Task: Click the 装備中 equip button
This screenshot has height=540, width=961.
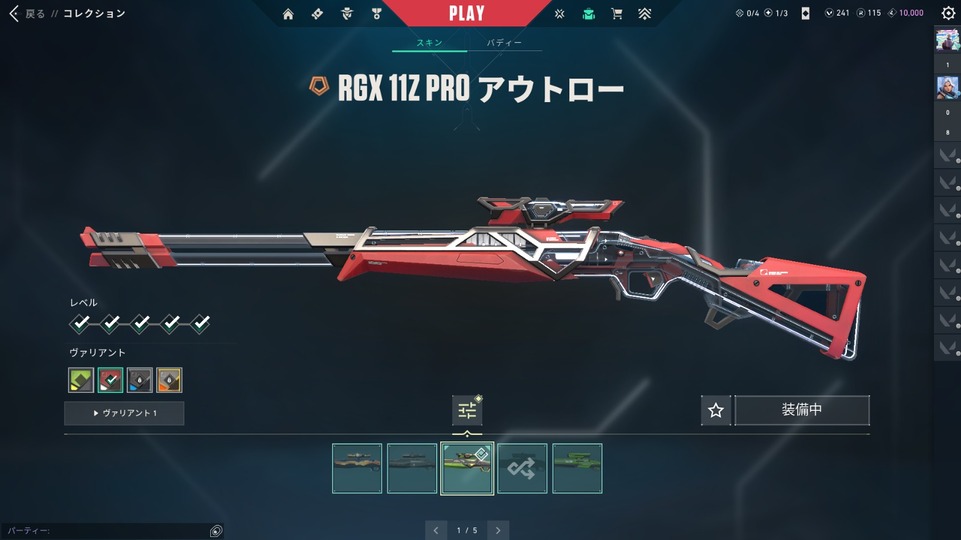Action: coord(802,410)
